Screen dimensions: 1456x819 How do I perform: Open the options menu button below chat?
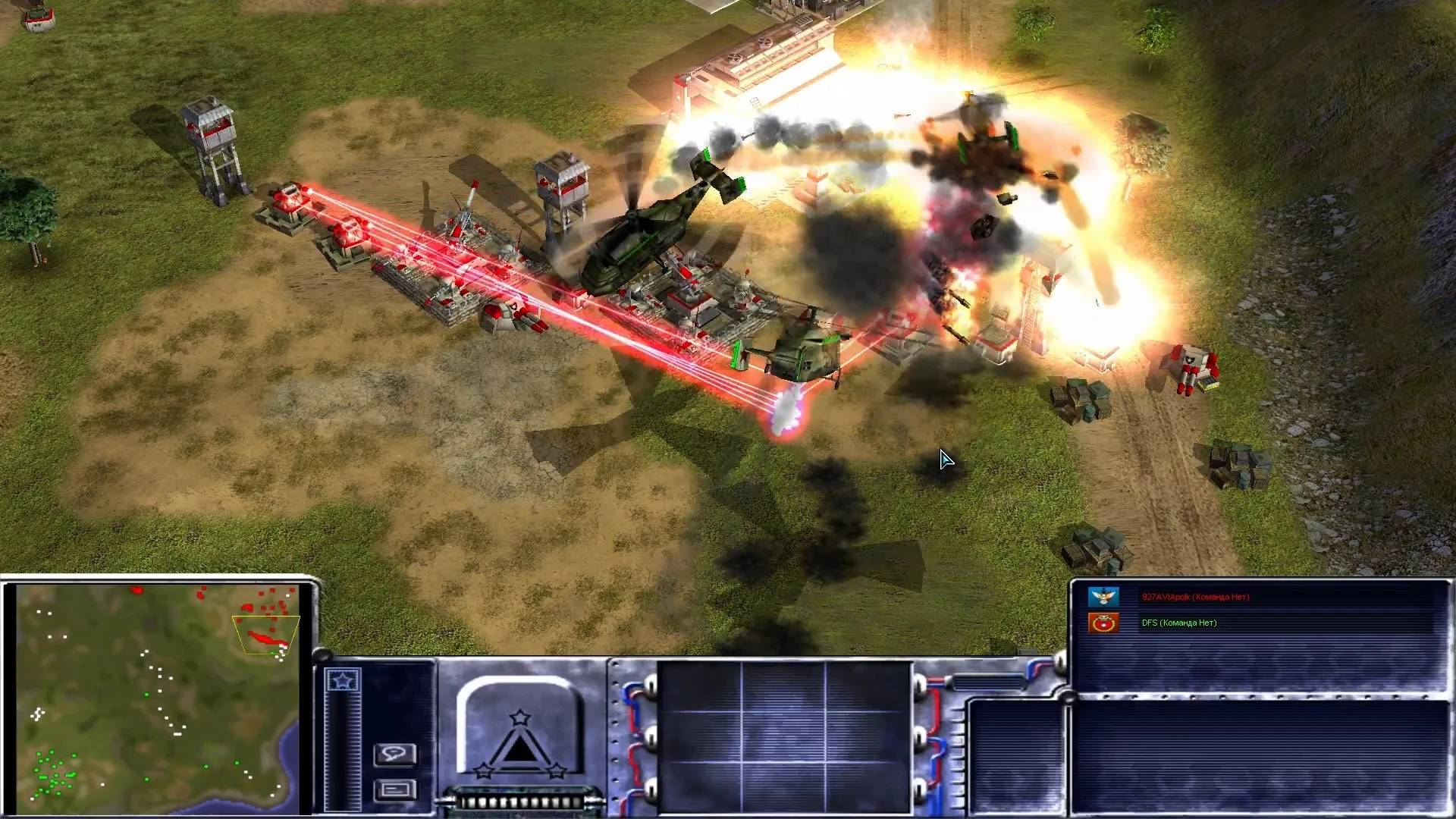[x=395, y=790]
